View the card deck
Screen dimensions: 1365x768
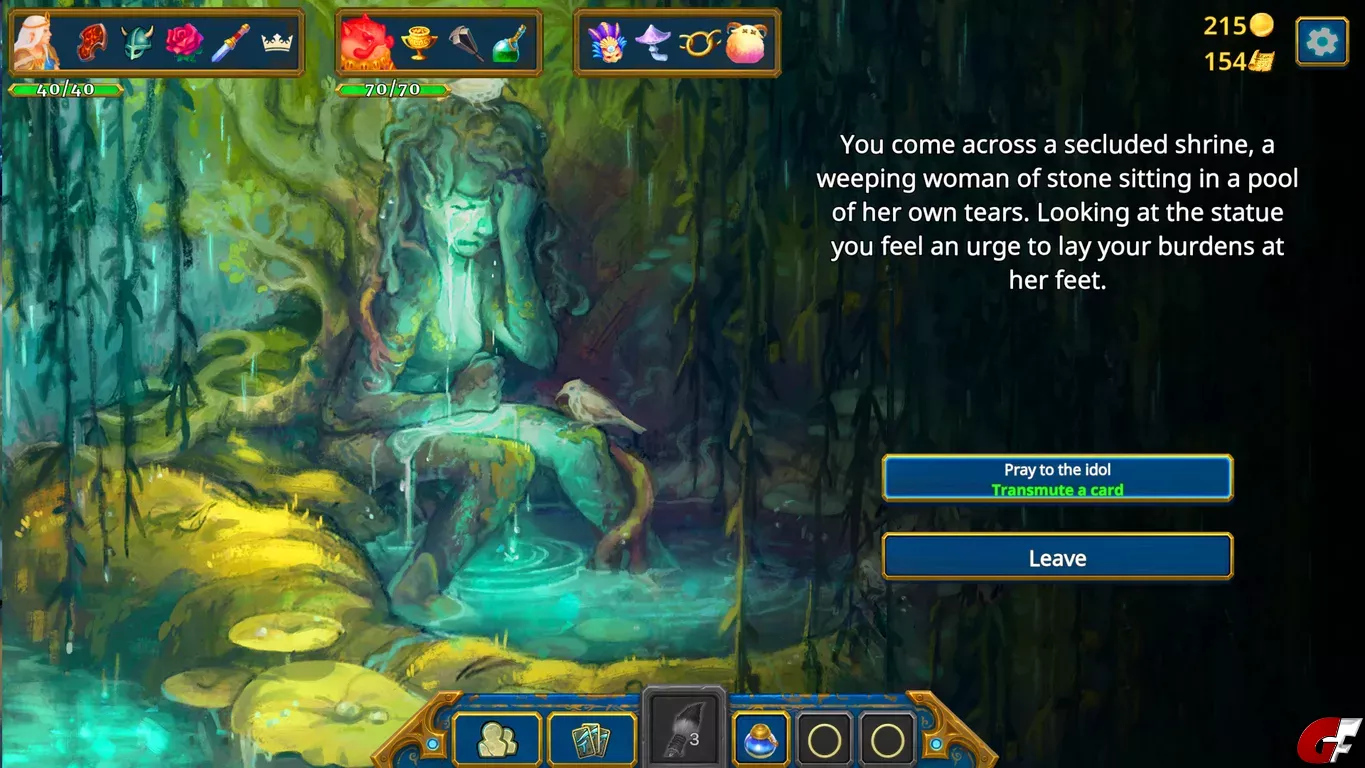click(592, 741)
